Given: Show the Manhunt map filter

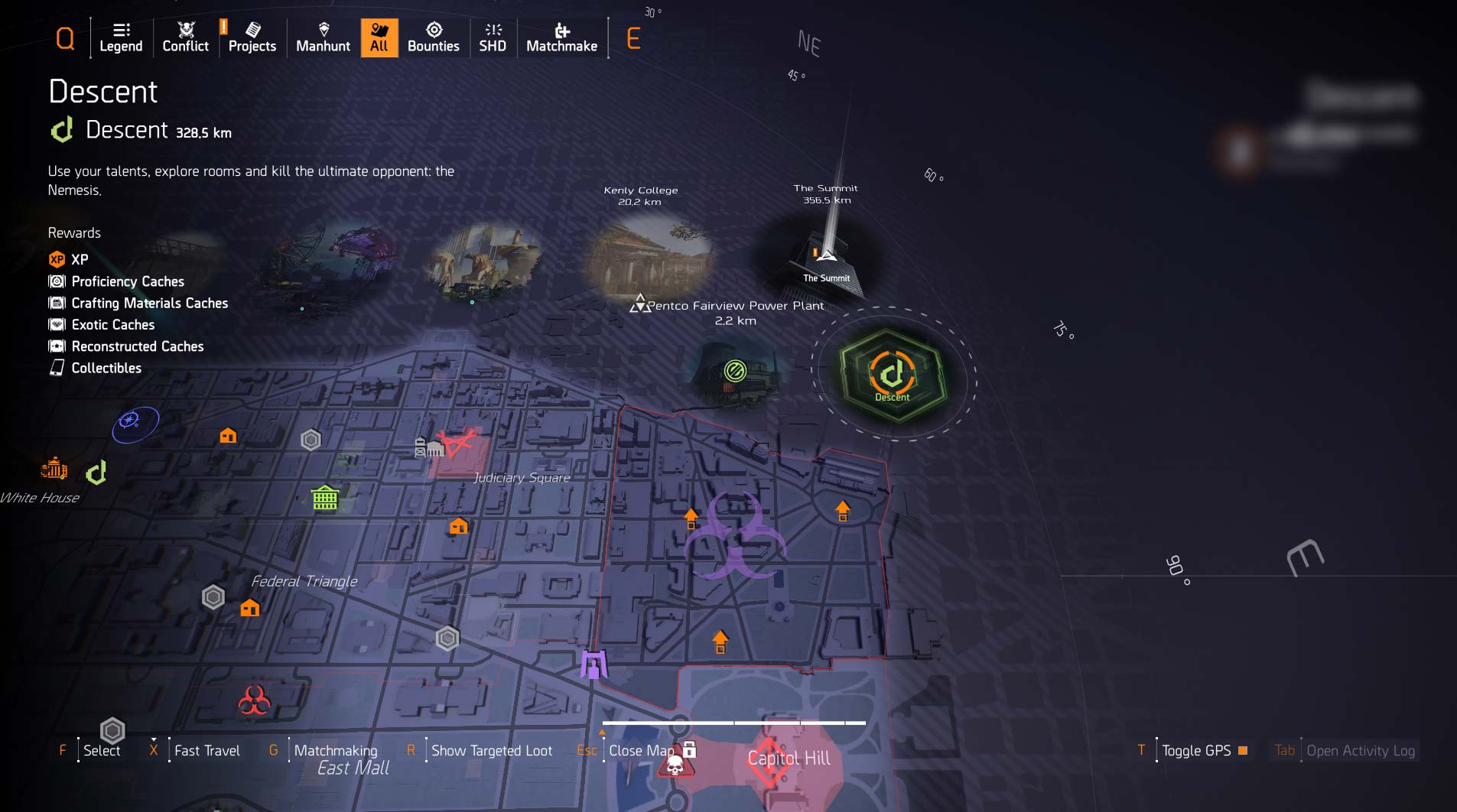Looking at the screenshot, I should pos(323,37).
